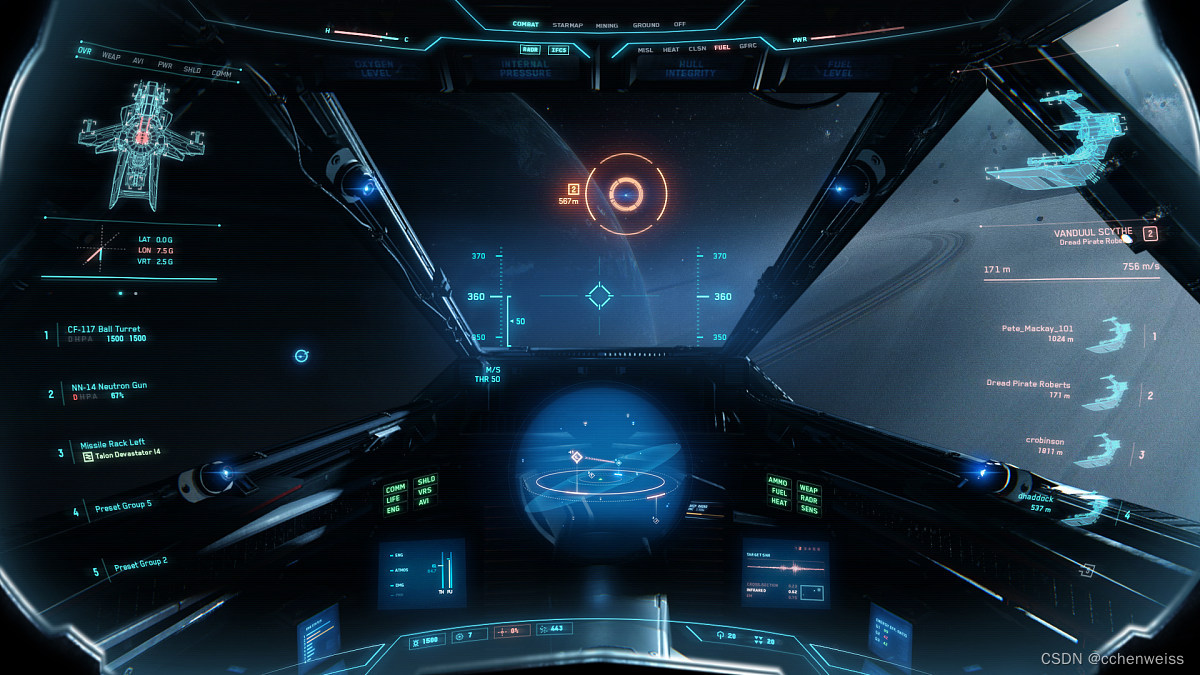This screenshot has height=675, width=1200.
Task: Choose the GROUND mode
Action: point(646,25)
